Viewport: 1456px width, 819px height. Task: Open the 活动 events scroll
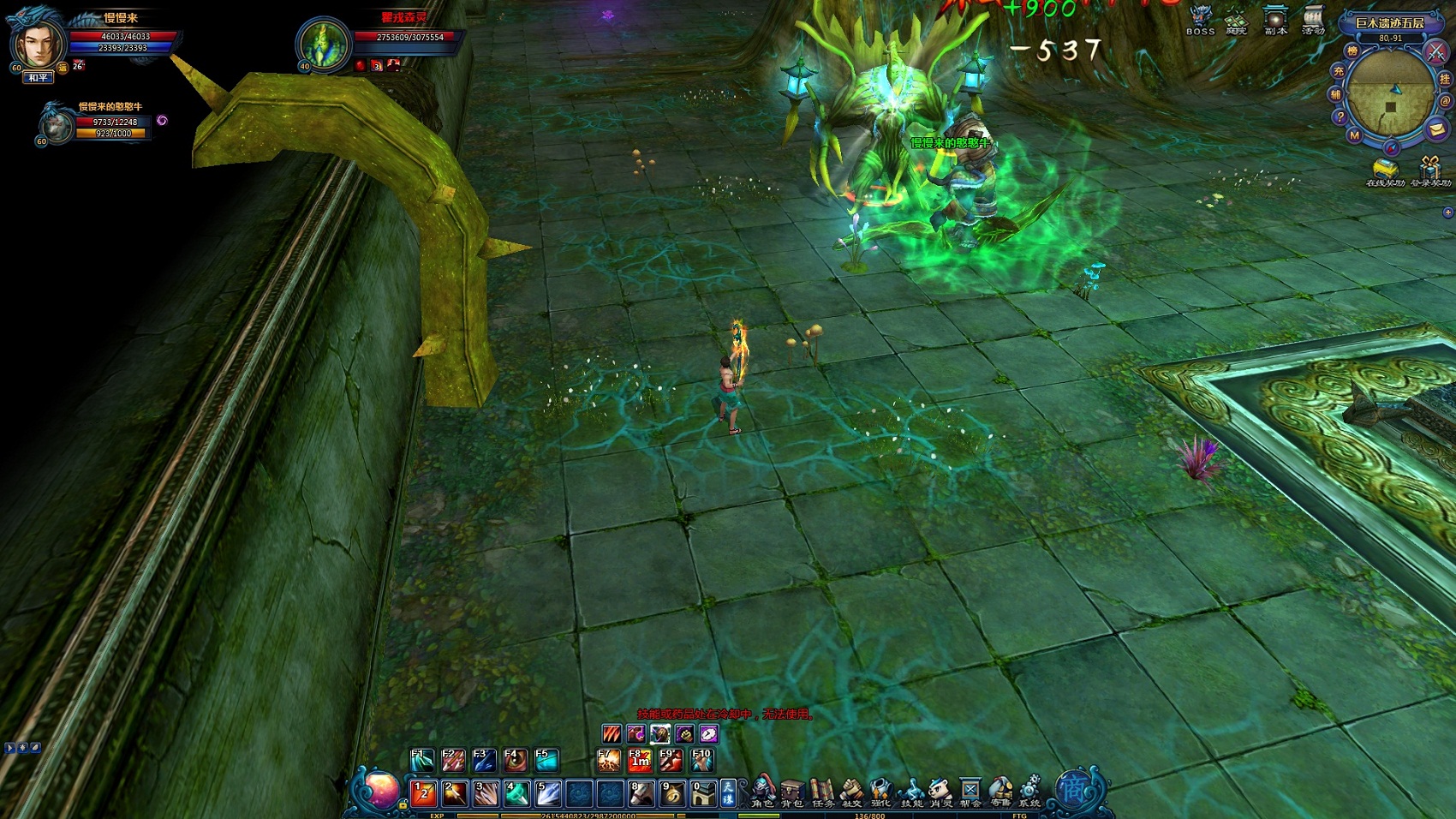[x=1313, y=19]
